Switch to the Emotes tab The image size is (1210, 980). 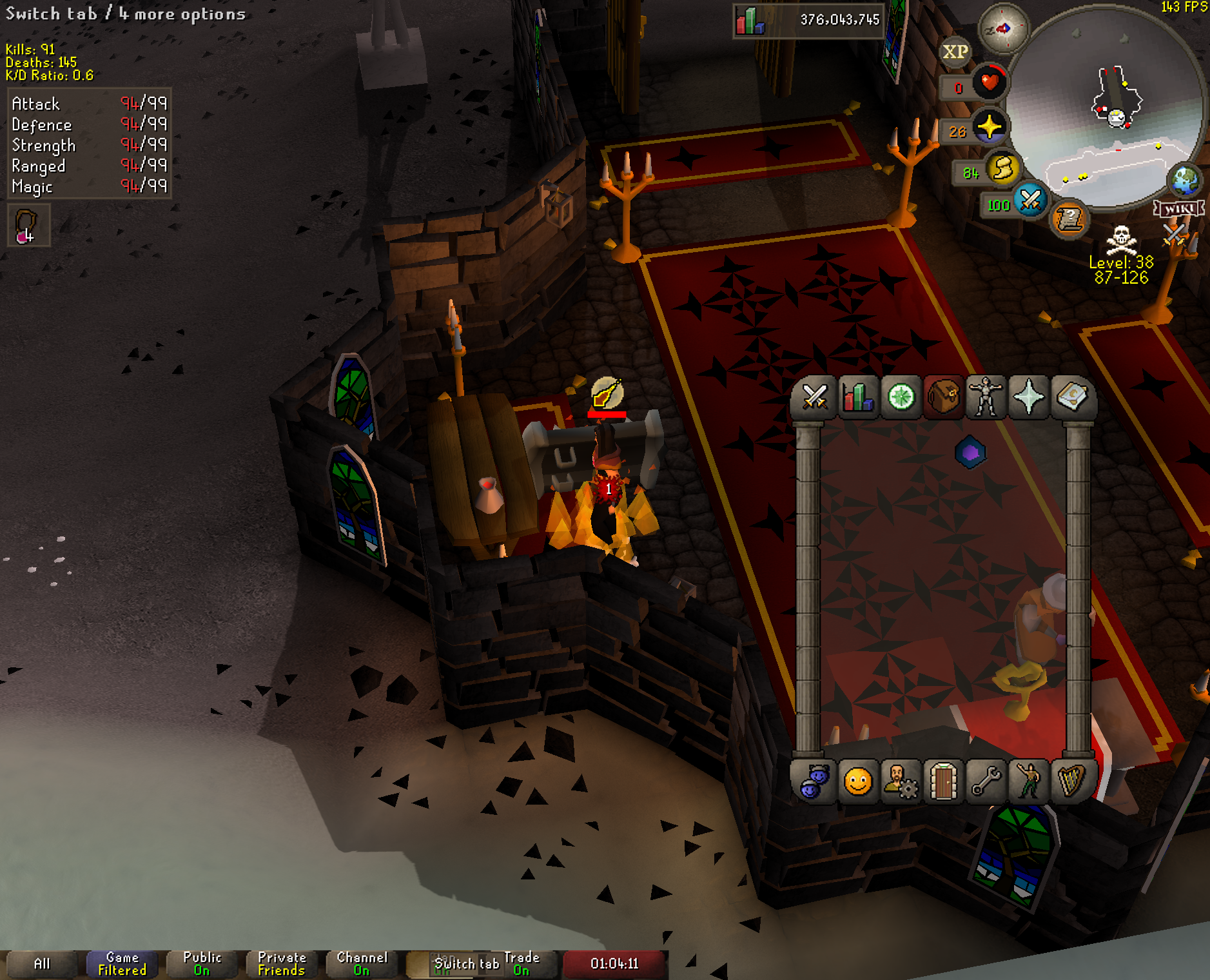1029,782
